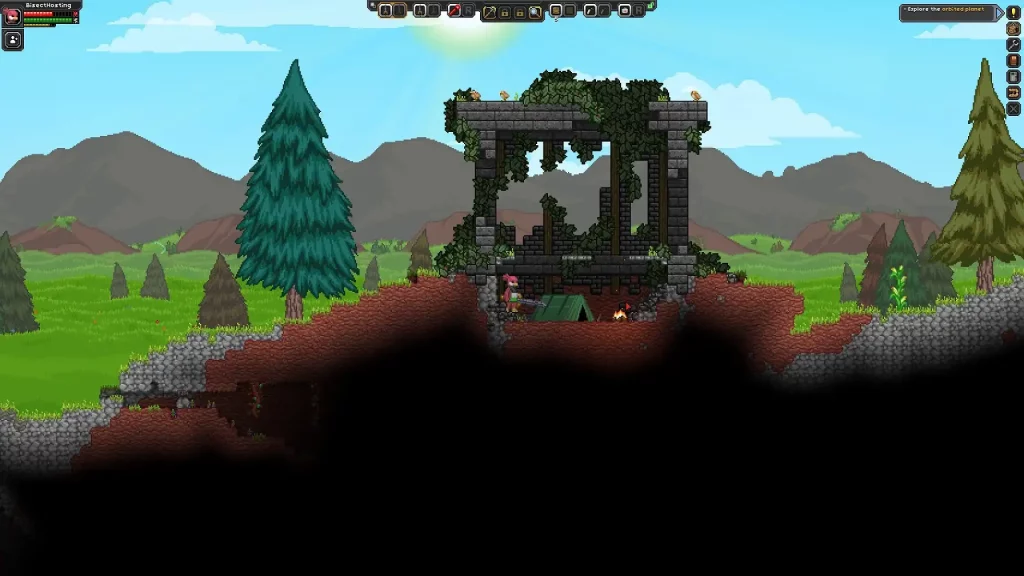The height and width of the screenshot is (576, 1024).
Task: Select the magnifying glass inspection tool
Action: pyautogui.click(x=535, y=12)
